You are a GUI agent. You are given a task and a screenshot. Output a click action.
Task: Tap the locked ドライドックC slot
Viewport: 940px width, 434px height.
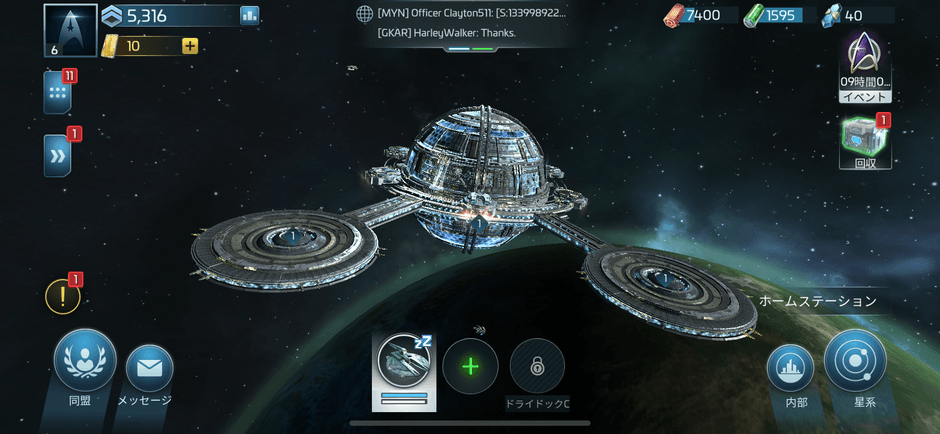coord(537,368)
